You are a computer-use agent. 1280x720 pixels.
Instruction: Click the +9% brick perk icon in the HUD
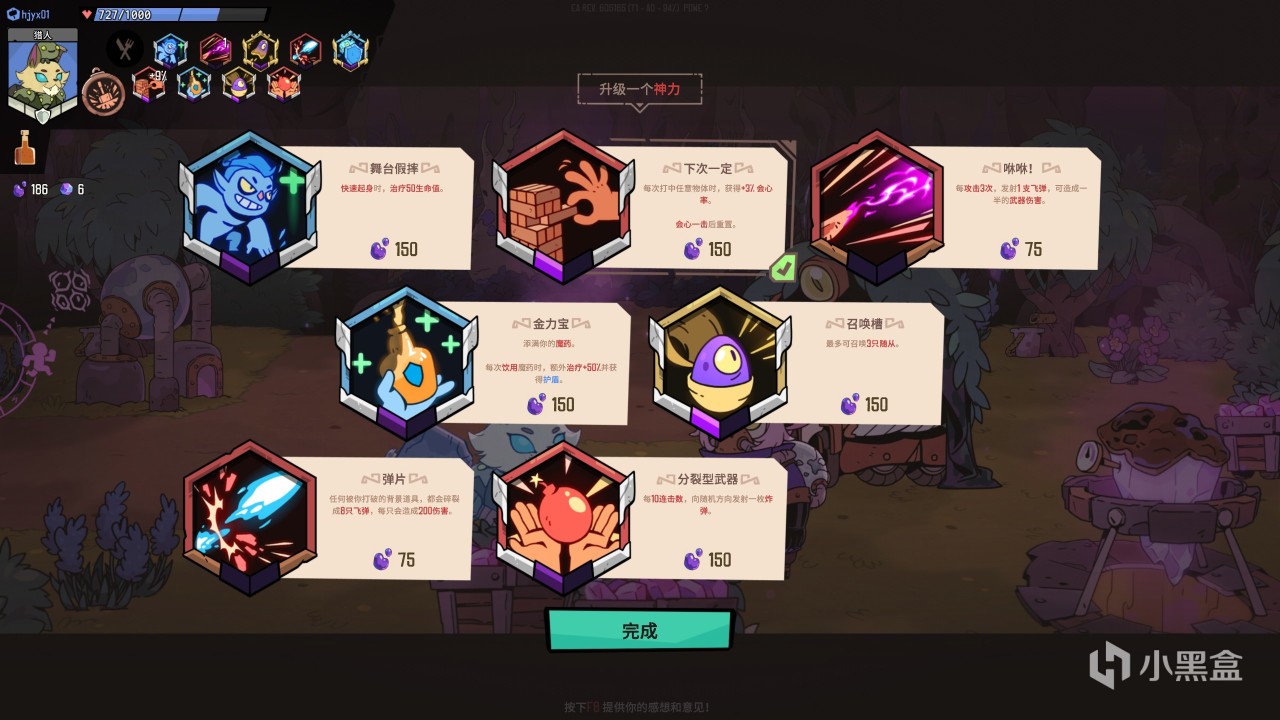coord(151,85)
